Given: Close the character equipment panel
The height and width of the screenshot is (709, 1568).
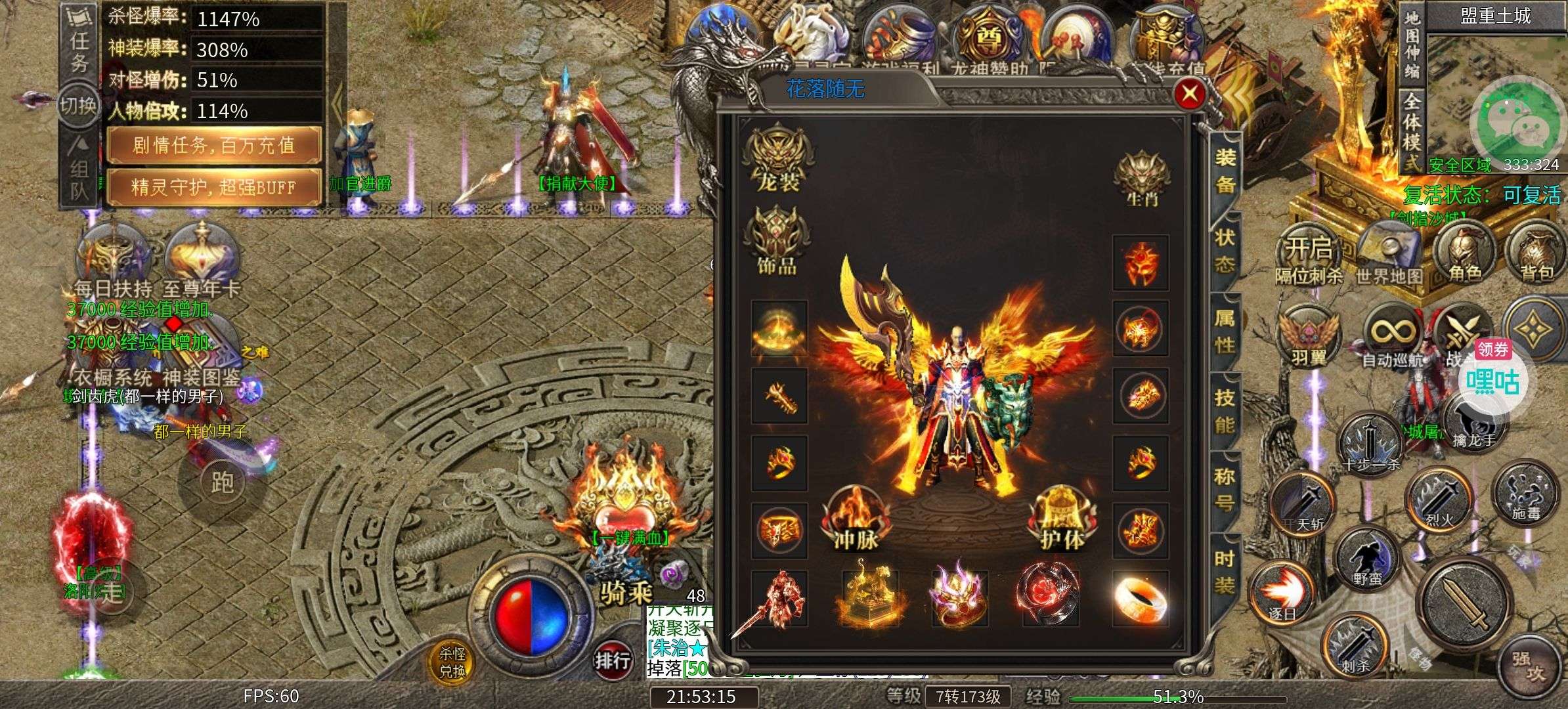Looking at the screenshot, I should (1189, 95).
